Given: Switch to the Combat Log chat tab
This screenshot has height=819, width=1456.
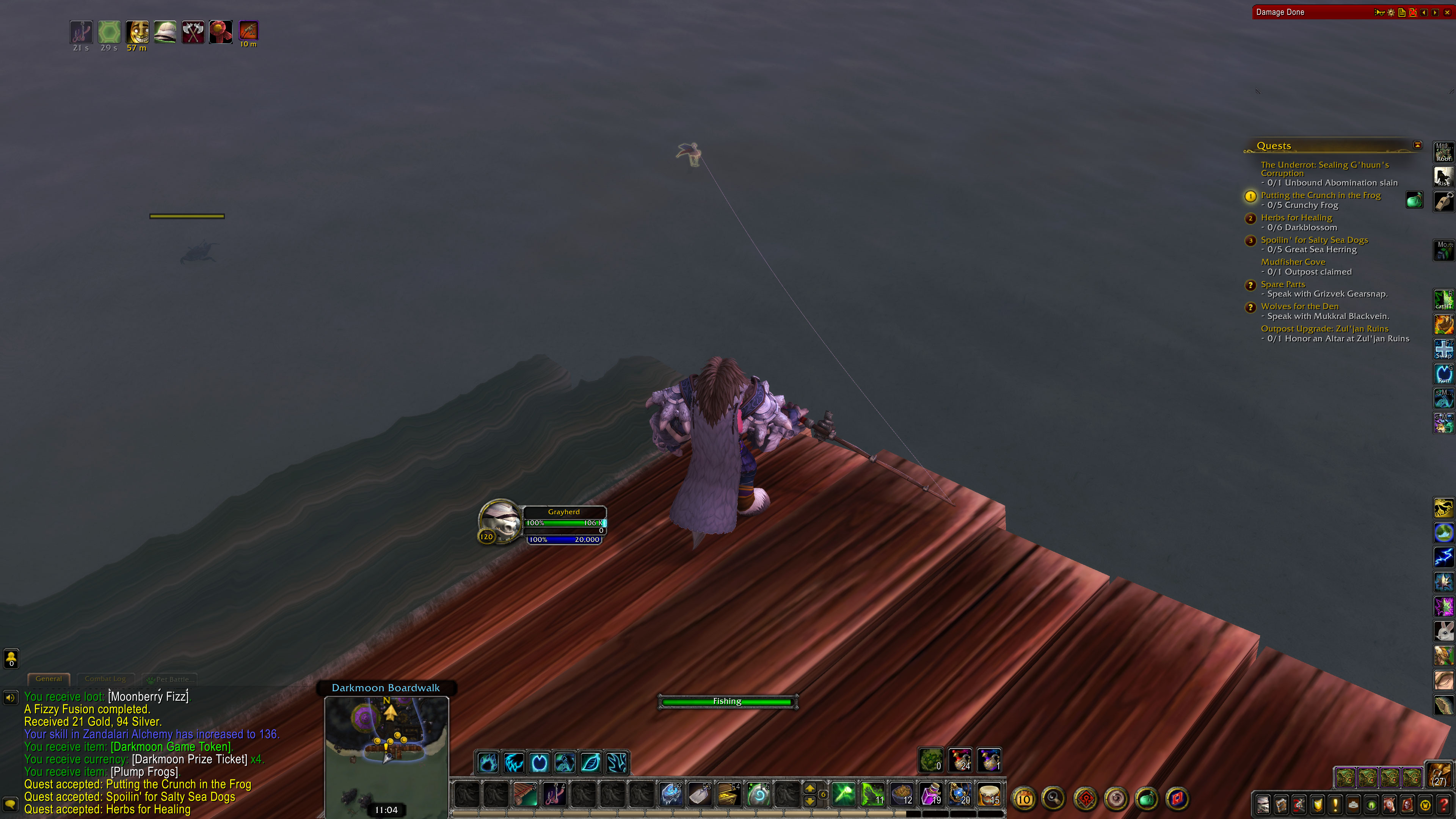Looking at the screenshot, I should (105, 679).
